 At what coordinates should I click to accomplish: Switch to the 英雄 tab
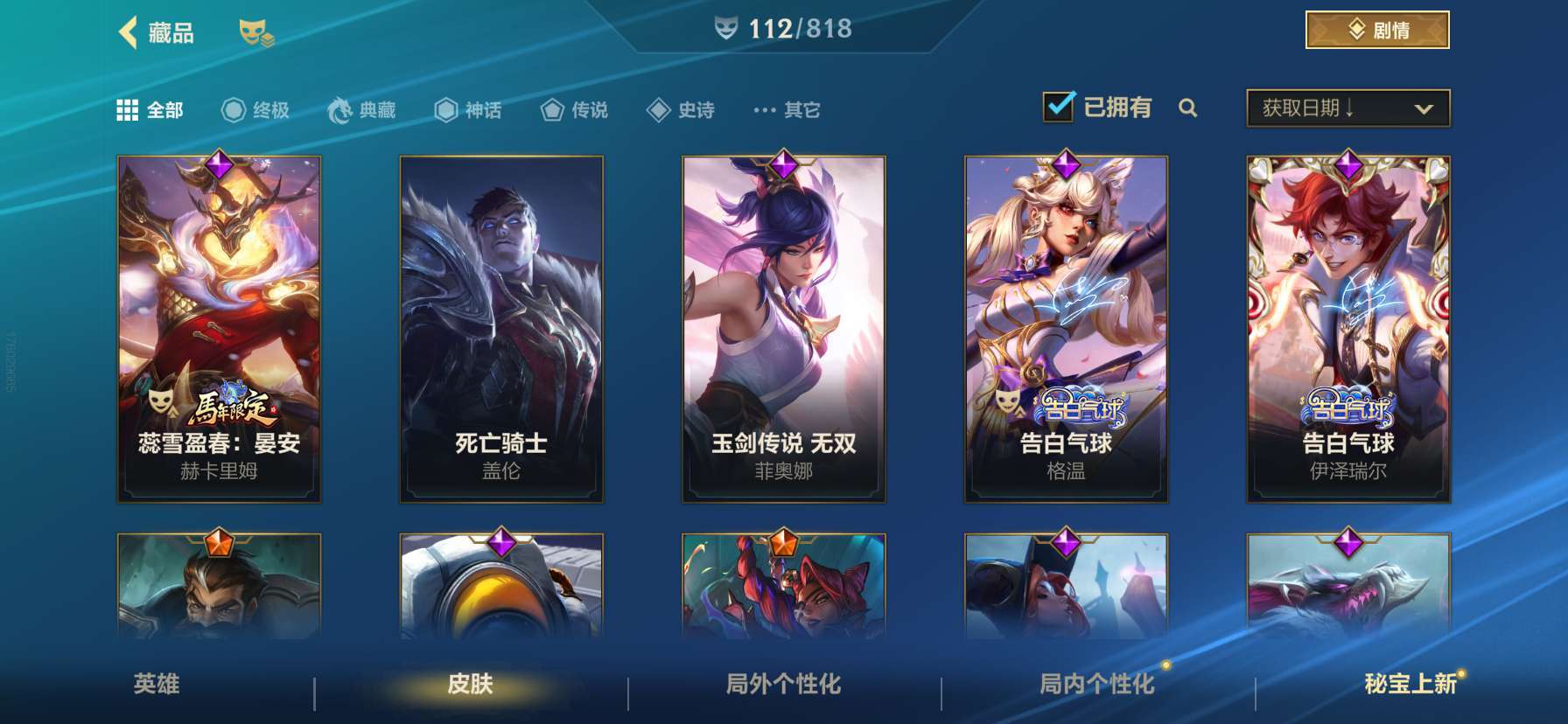(x=156, y=686)
